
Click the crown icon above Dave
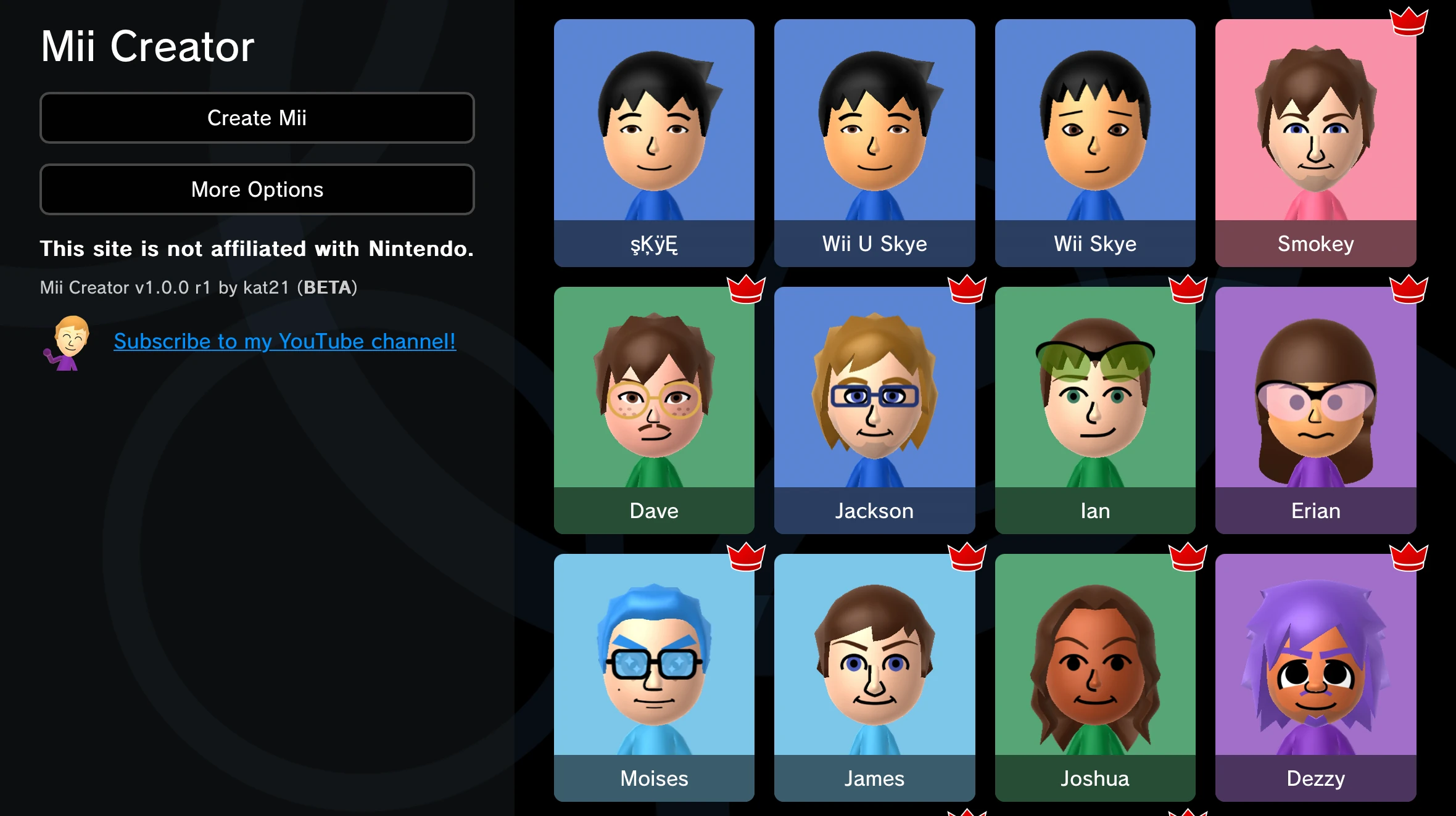tap(747, 289)
